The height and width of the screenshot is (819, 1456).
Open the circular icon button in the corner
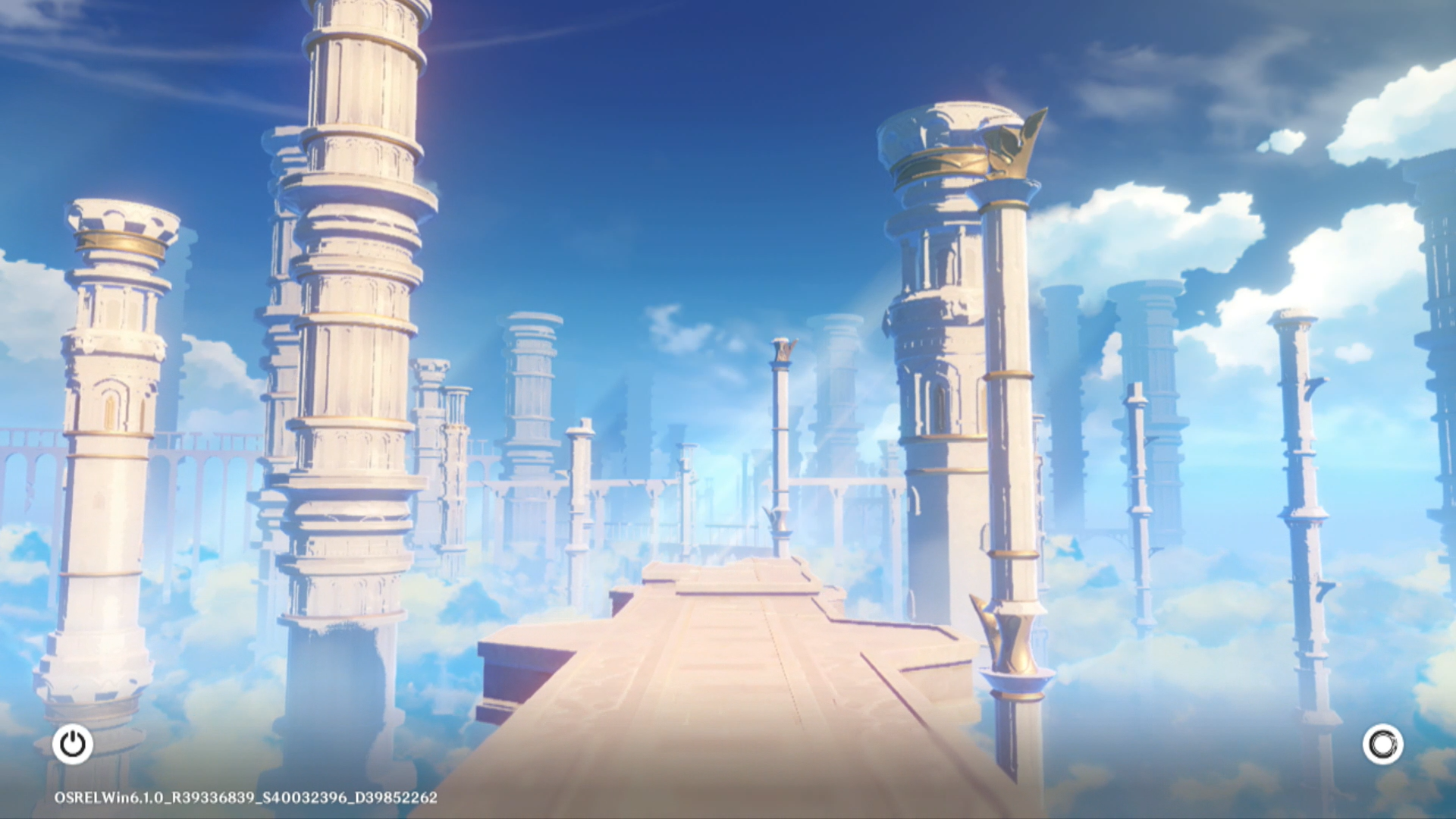1382,744
